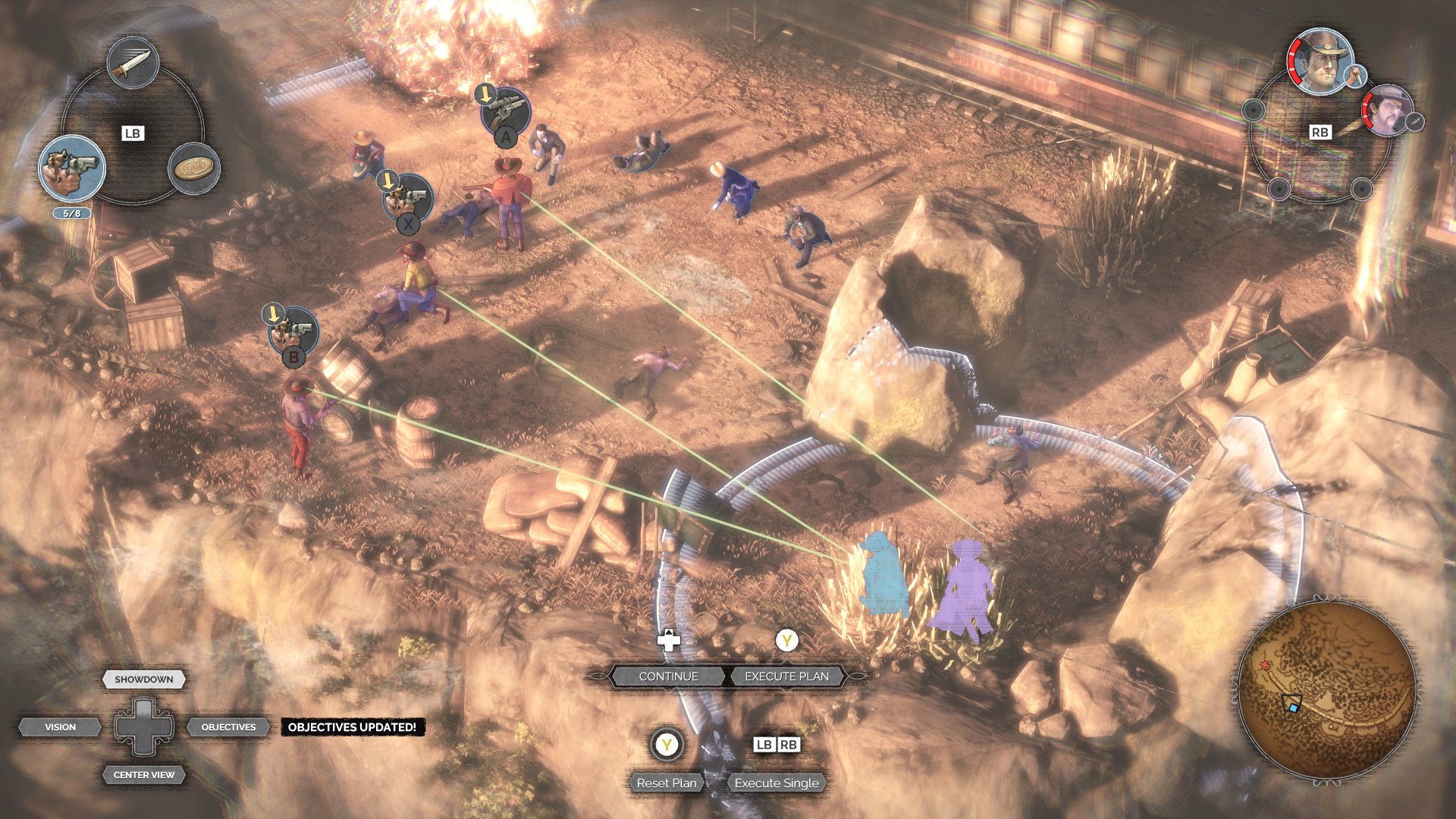This screenshot has width=1456, height=819.
Task: Switch to the mustached character portrait
Action: 1387,110
